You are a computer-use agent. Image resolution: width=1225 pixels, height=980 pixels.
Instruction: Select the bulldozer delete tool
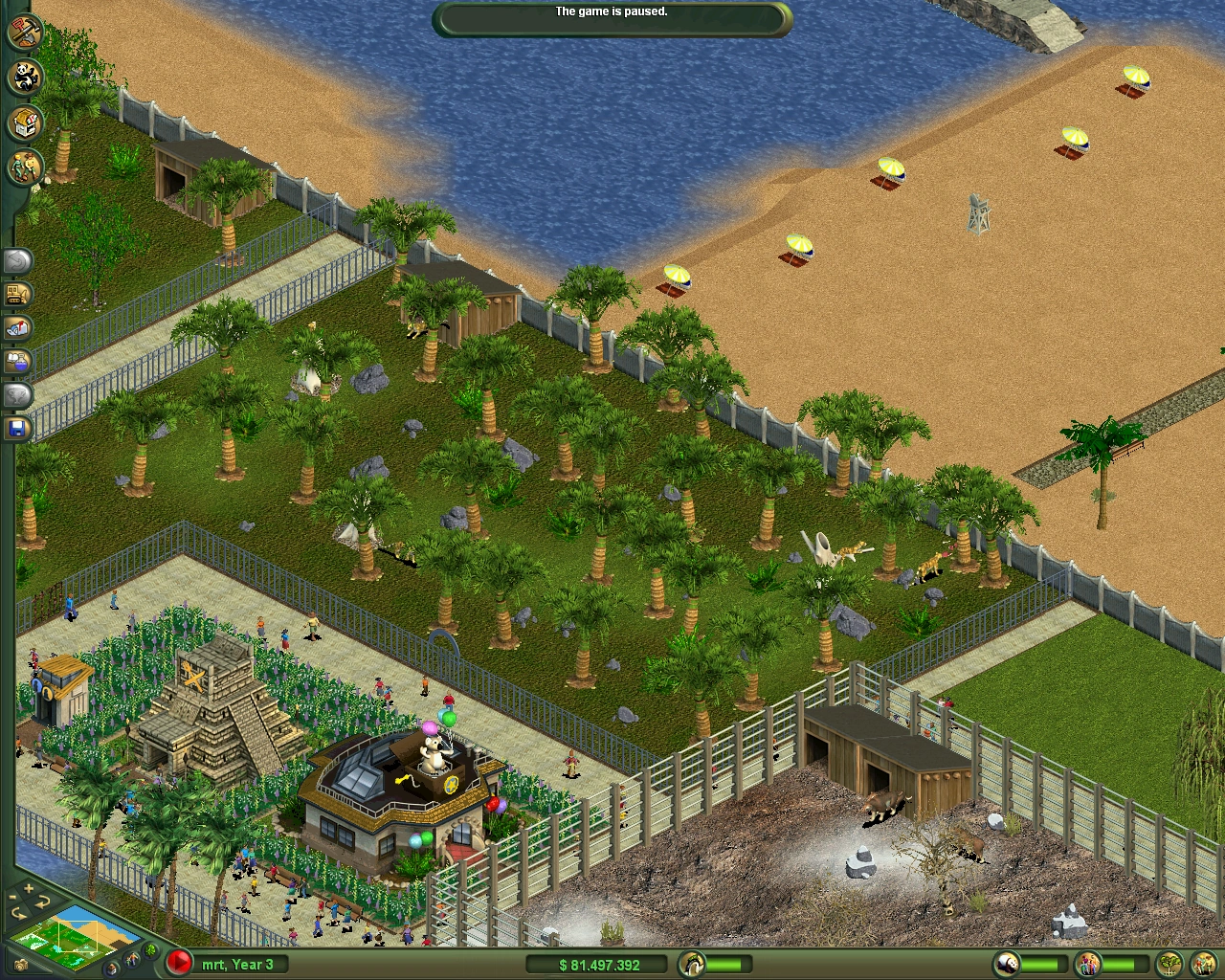[16, 294]
